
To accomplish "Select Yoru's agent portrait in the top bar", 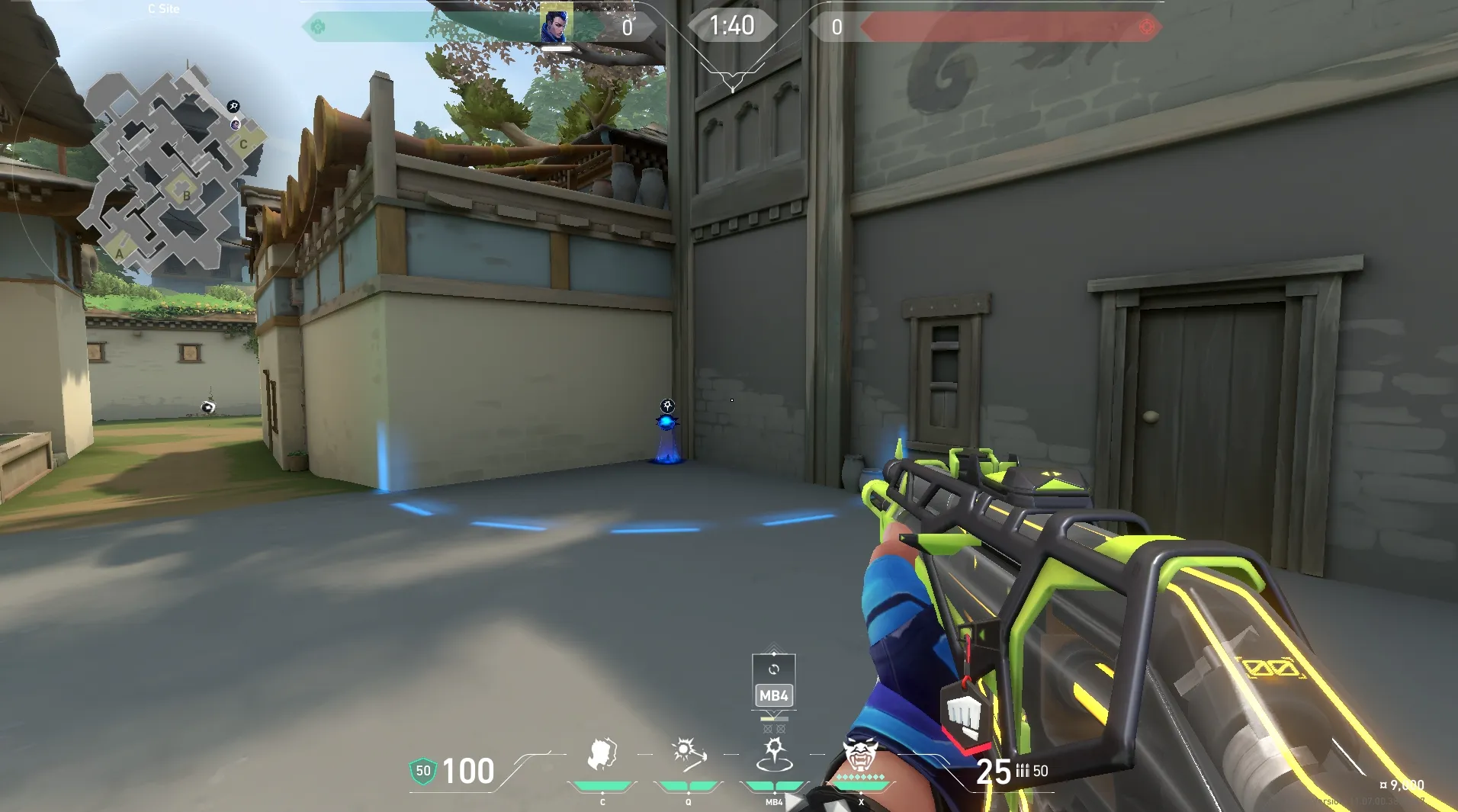I will point(556,24).
